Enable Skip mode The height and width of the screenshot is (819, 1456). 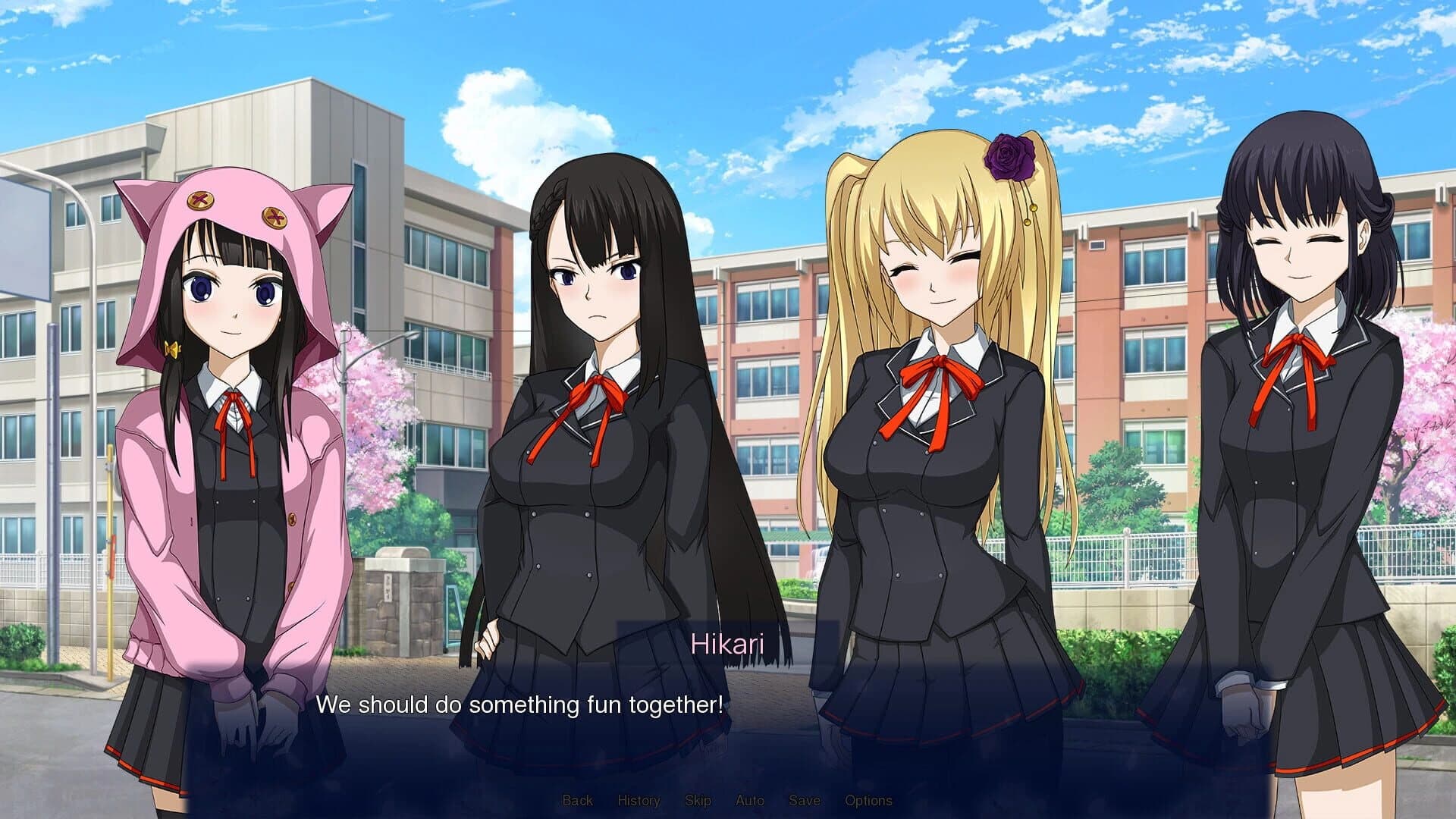pos(700,800)
